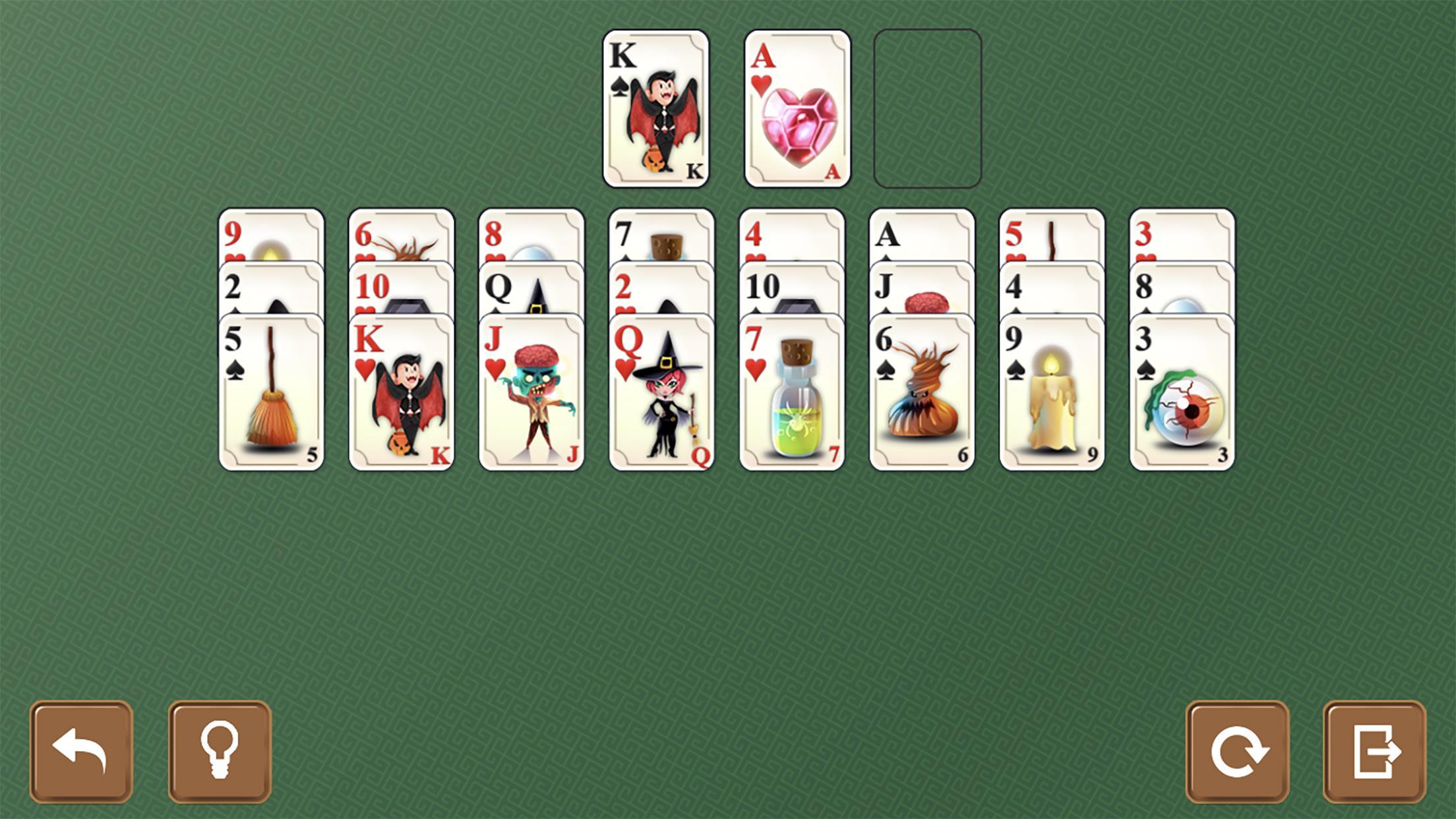Select the empty third foundation slot
The height and width of the screenshot is (819, 1456).
click(x=926, y=109)
